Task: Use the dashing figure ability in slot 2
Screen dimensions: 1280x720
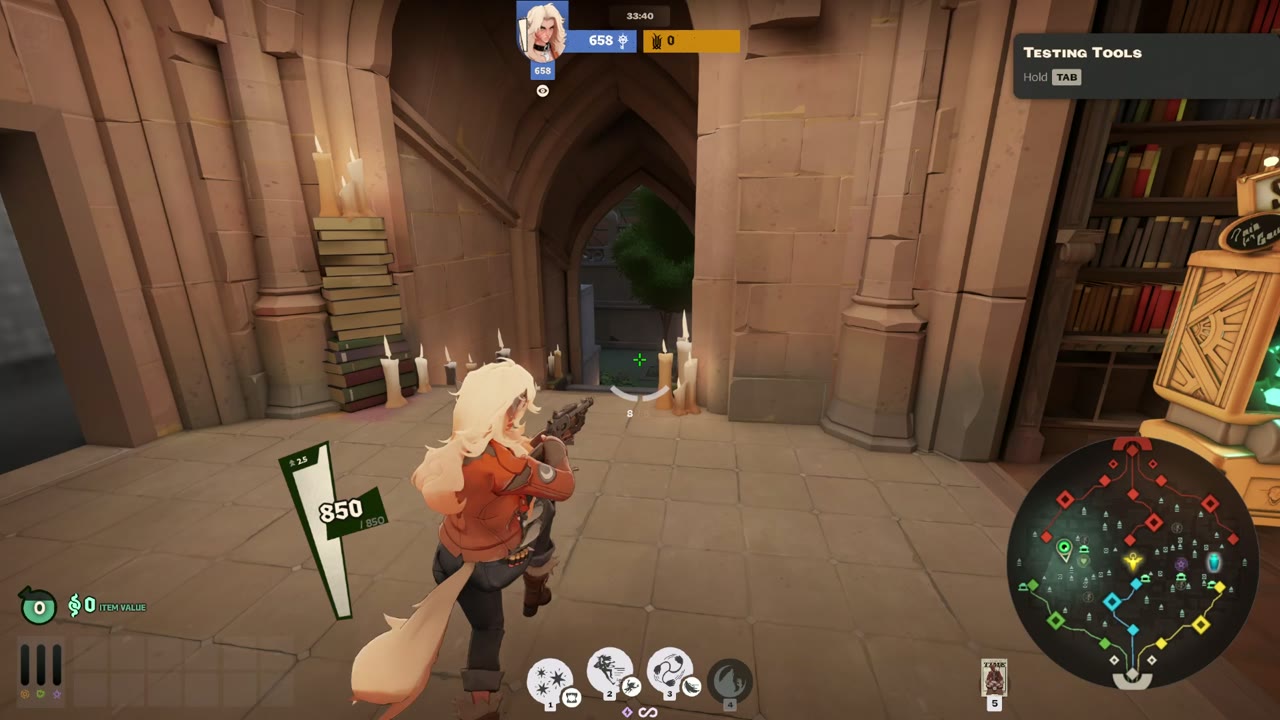Action: click(x=609, y=670)
